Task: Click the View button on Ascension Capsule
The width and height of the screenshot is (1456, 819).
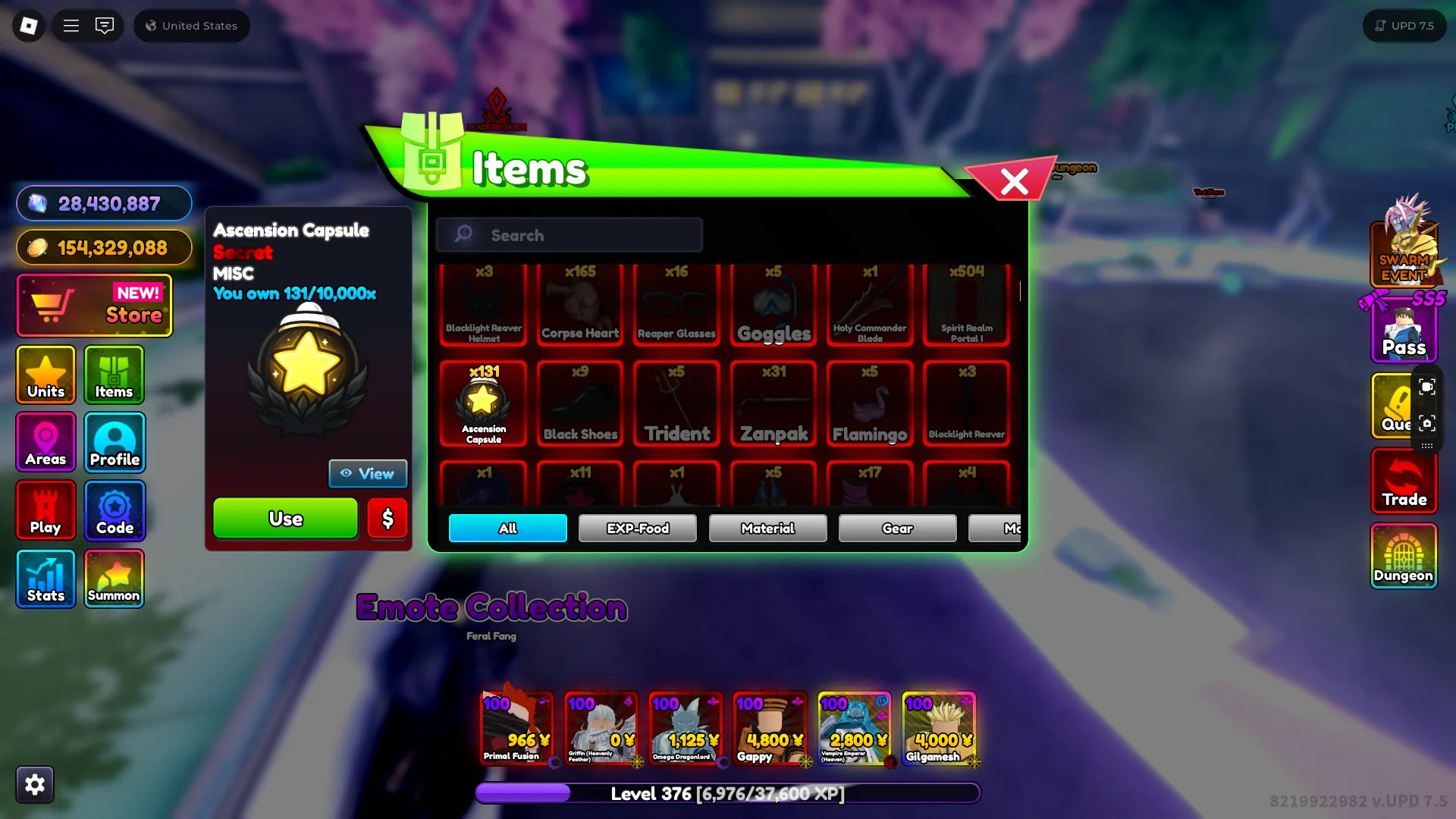Action: point(368,473)
